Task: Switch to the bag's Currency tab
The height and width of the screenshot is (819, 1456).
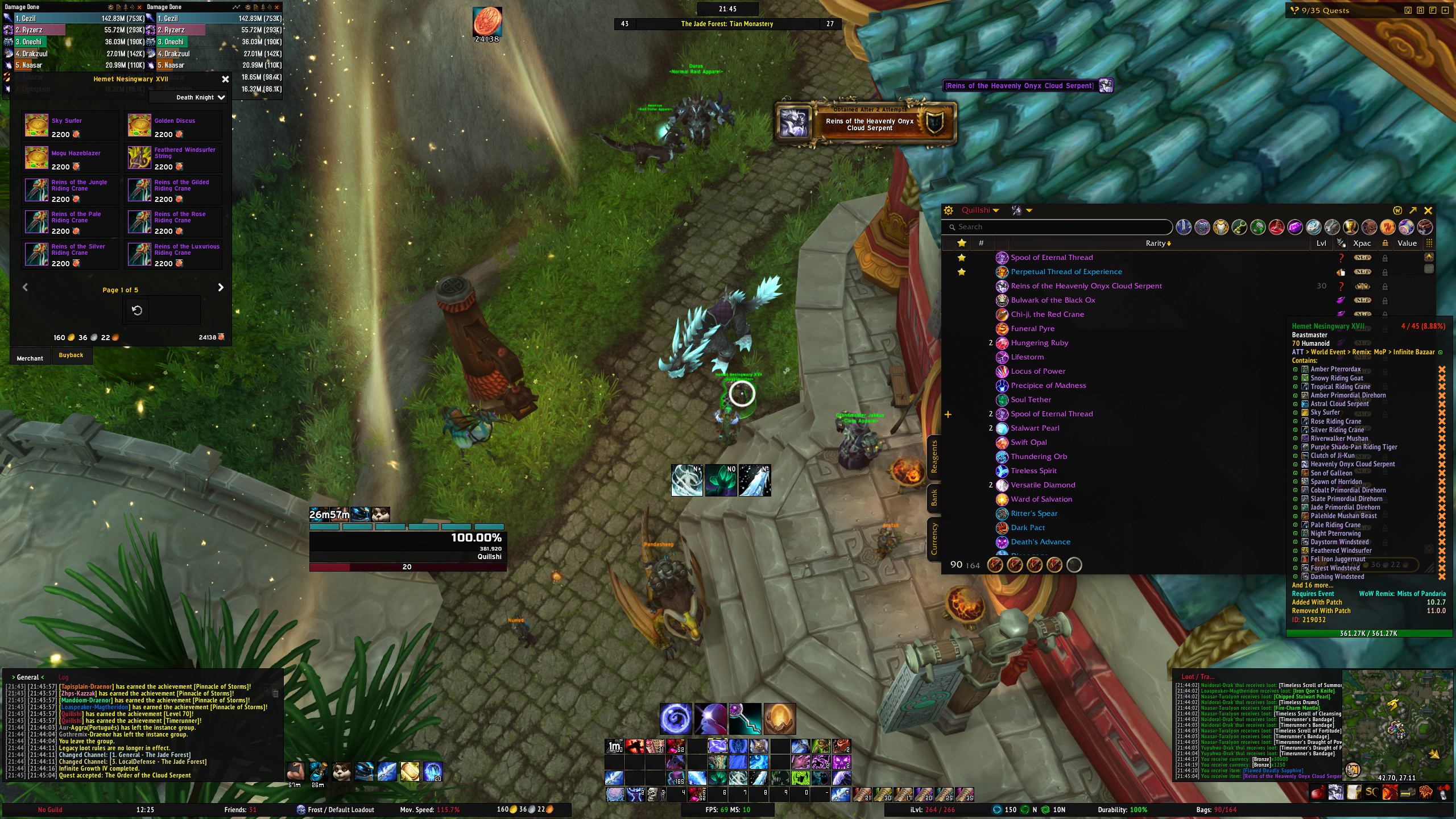Action: 934,539
